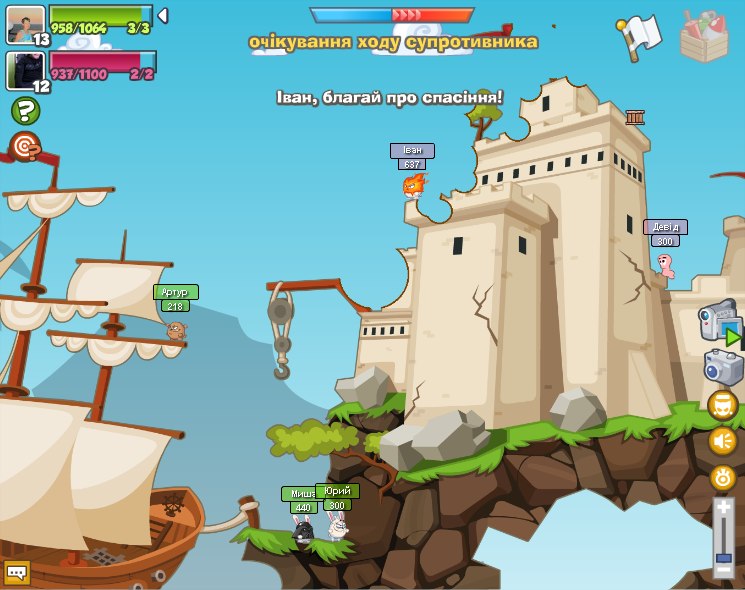Viewport: 745px width, 590px height.
Task: Select the level 13 player avatar
Action: pyautogui.click(x=25, y=24)
